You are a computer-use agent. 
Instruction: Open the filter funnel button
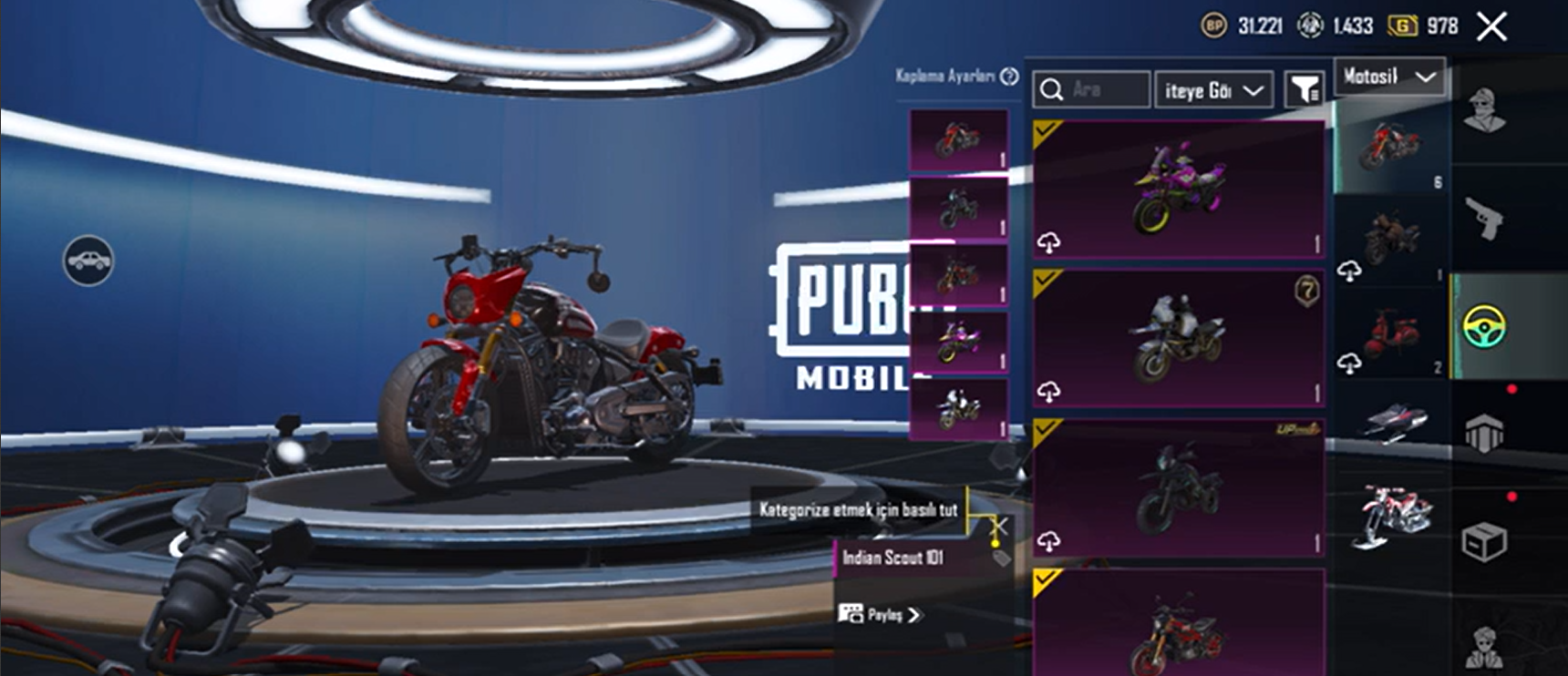click(x=1304, y=89)
